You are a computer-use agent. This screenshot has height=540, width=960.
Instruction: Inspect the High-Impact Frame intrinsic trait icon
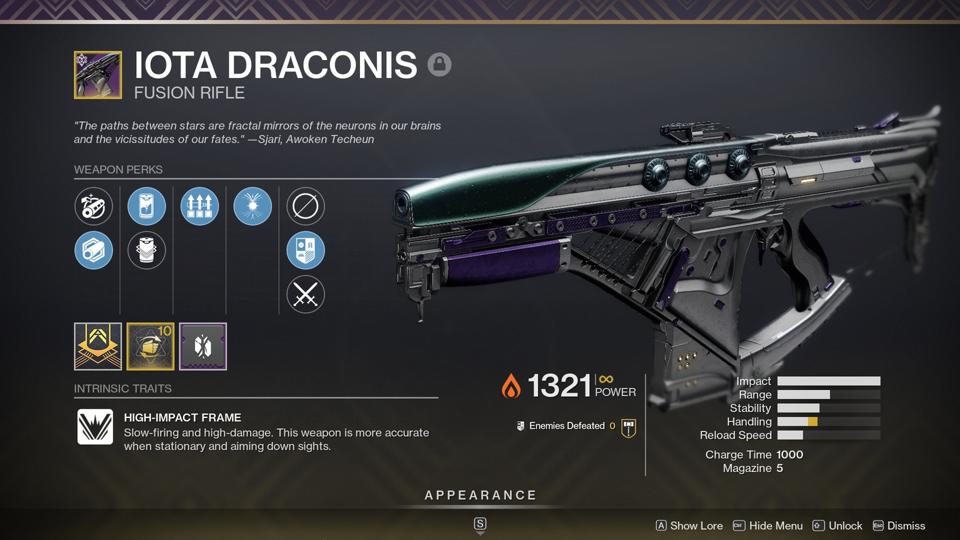coord(95,427)
